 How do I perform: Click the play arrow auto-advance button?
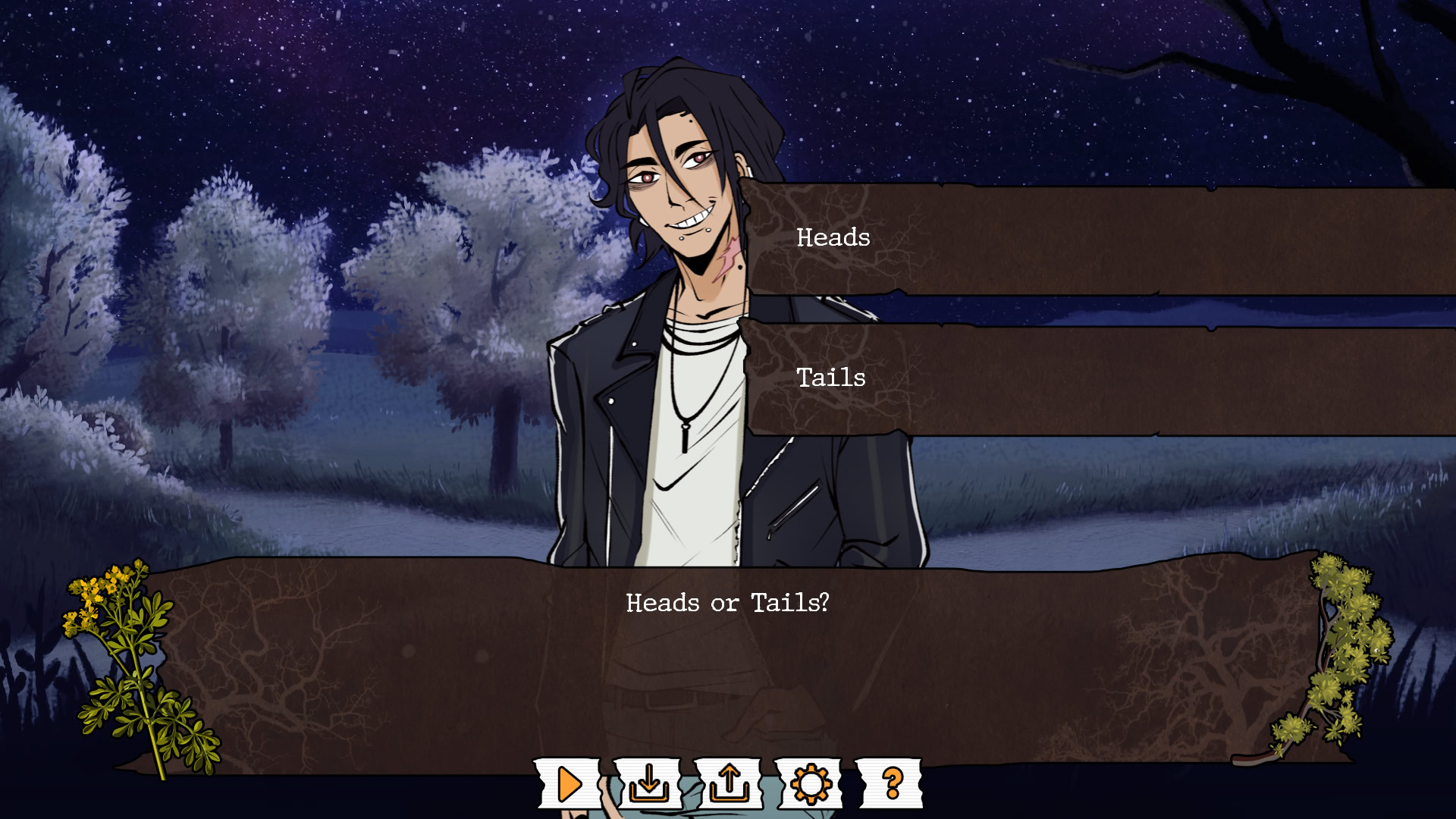[x=569, y=783]
